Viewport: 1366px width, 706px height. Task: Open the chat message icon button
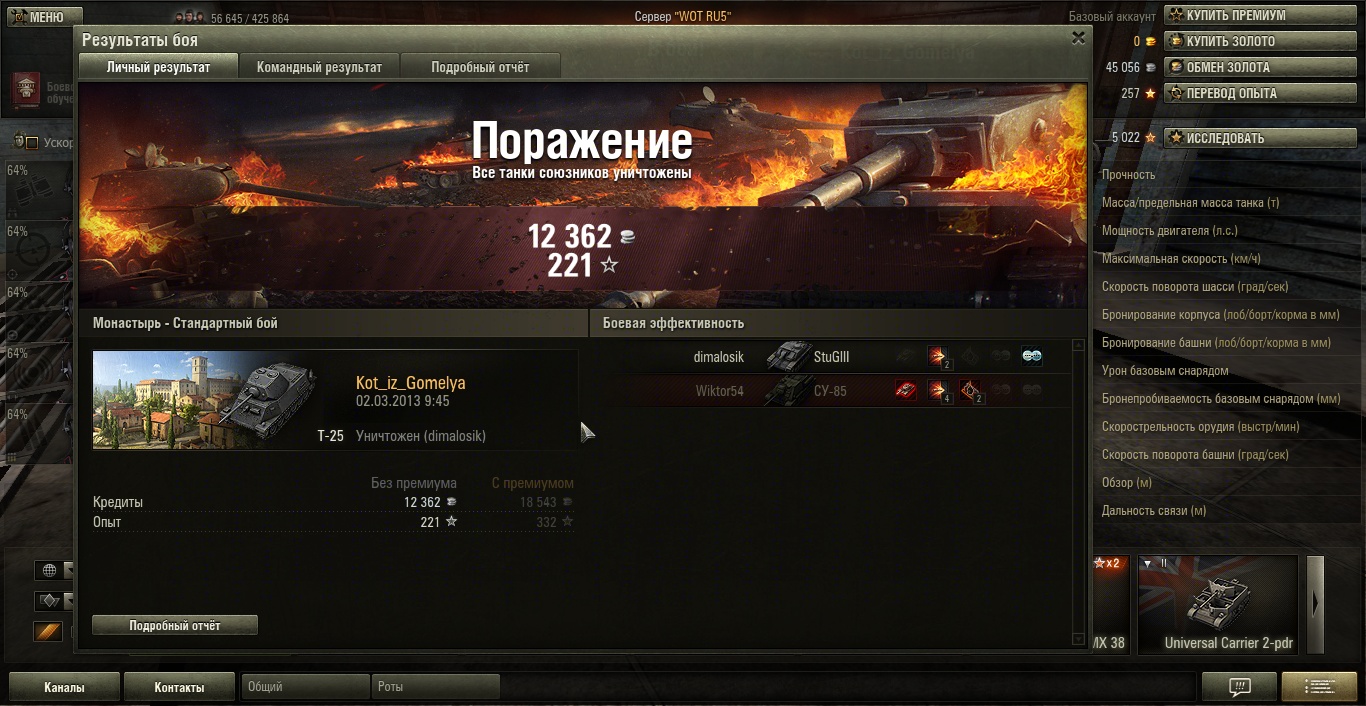(x=1239, y=687)
